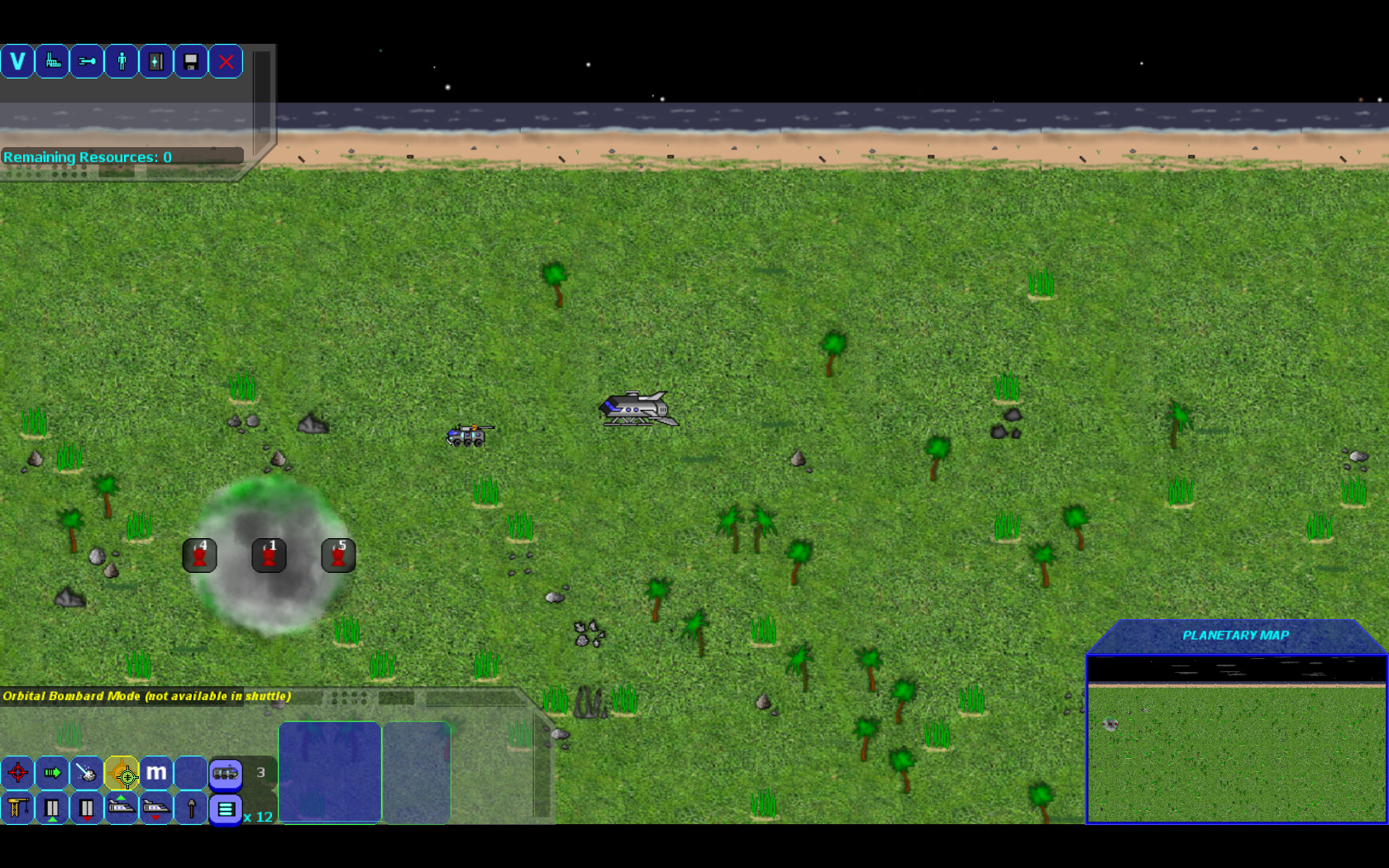
Task: Click the Remaining Resources display
Action: (x=88, y=156)
